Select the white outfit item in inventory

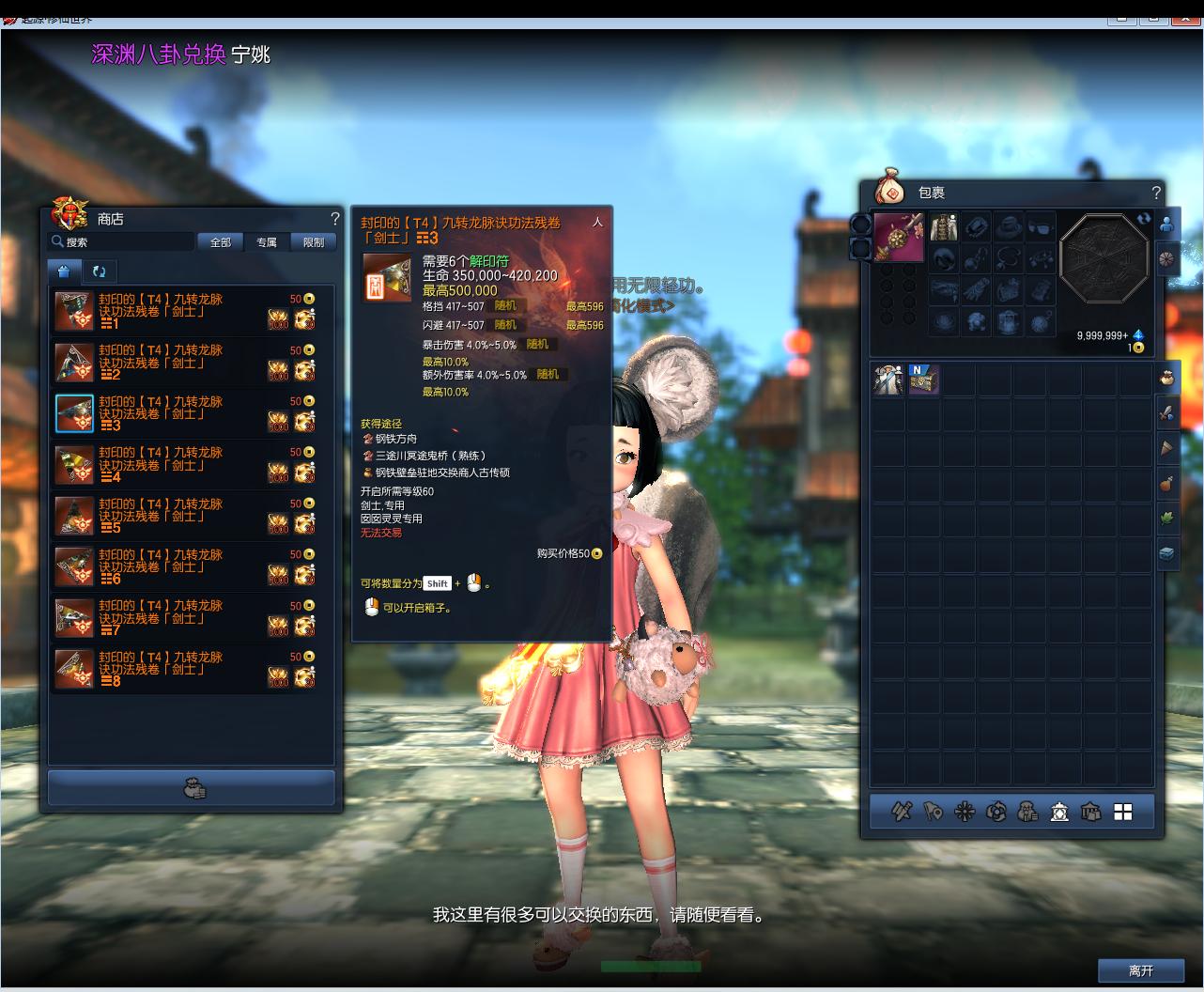pyautogui.click(x=888, y=380)
